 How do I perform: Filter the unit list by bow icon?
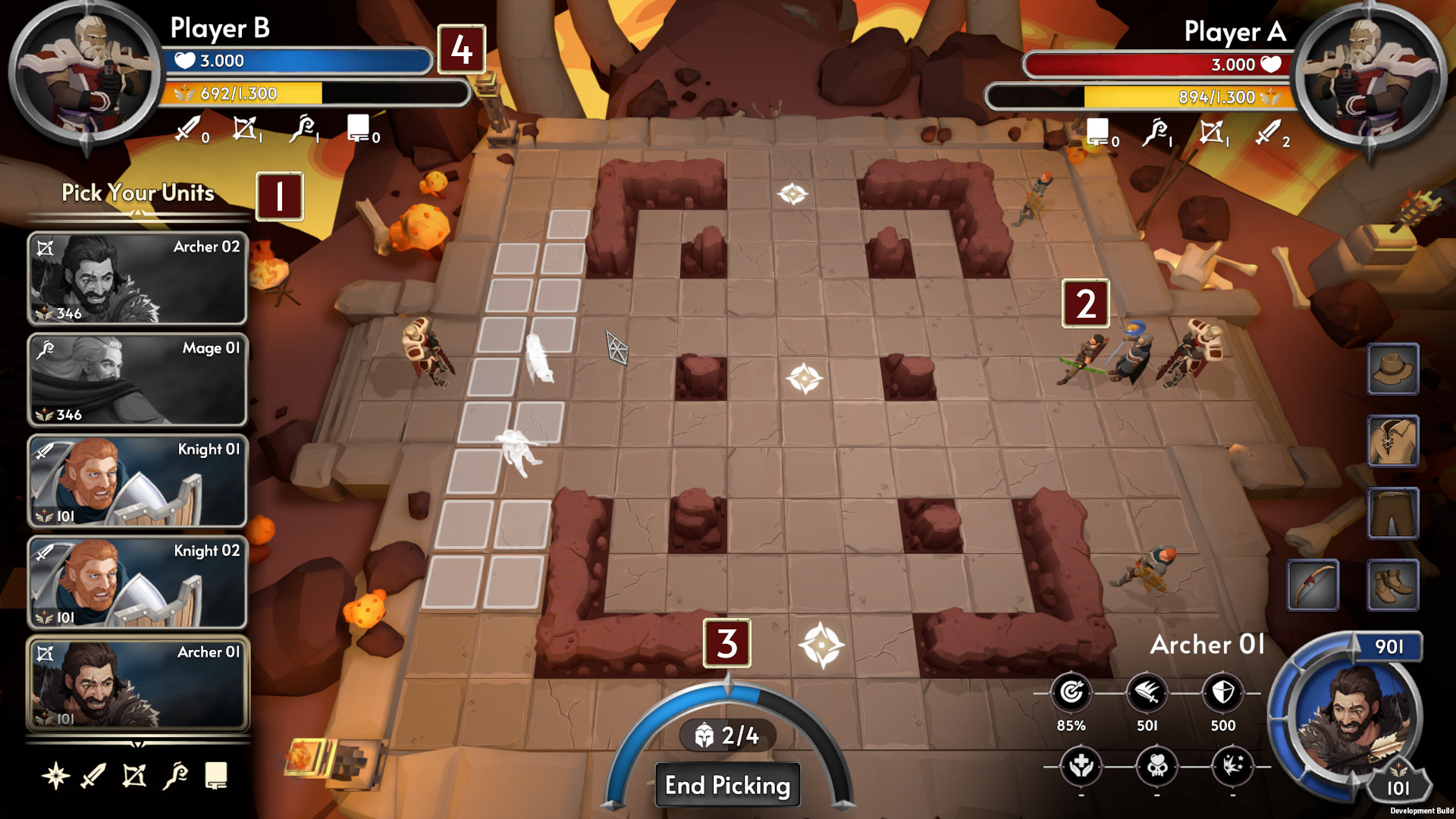(134, 776)
